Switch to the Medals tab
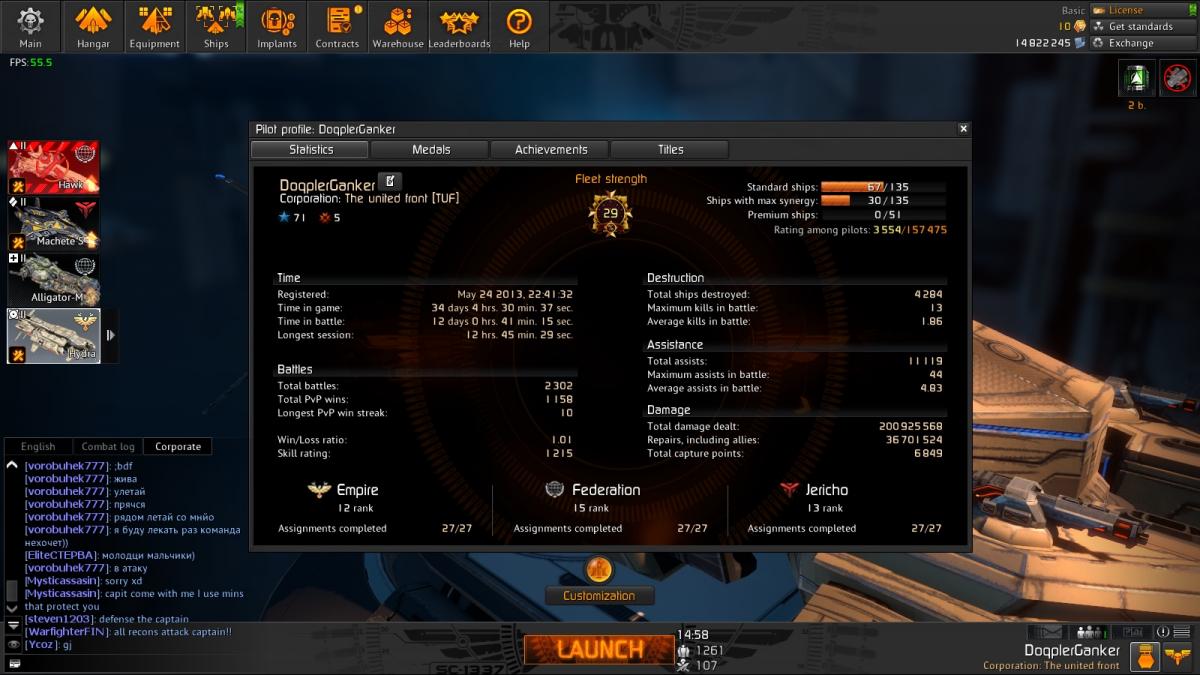 click(x=431, y=149)
